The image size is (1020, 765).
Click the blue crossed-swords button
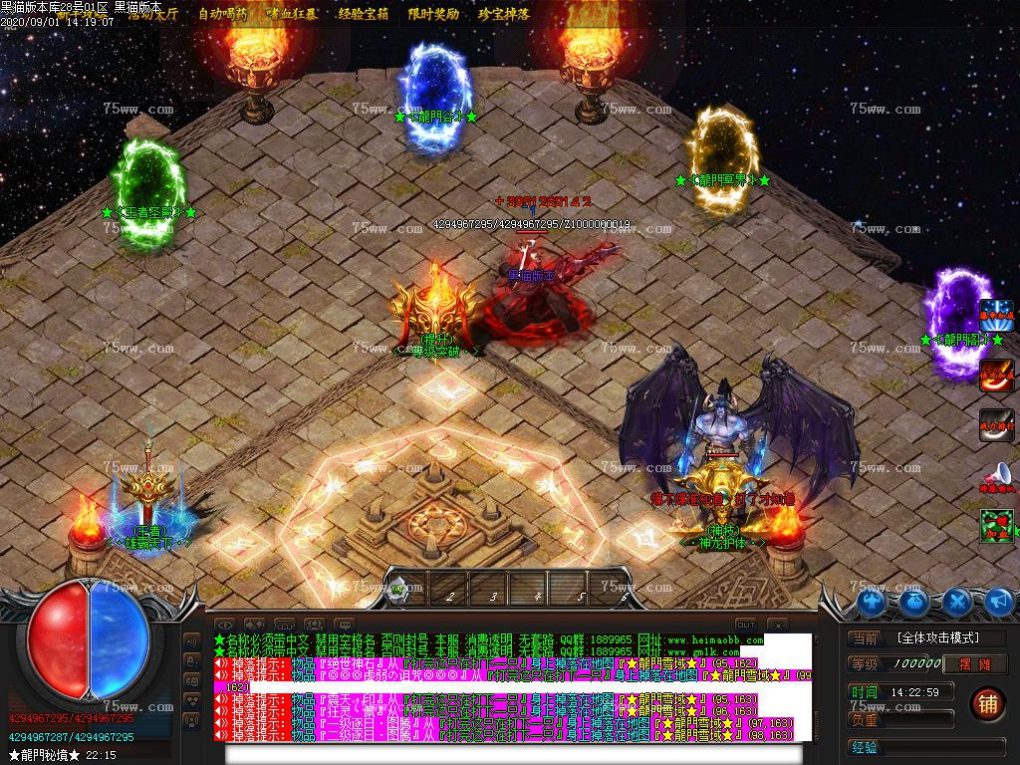[956, 601]
